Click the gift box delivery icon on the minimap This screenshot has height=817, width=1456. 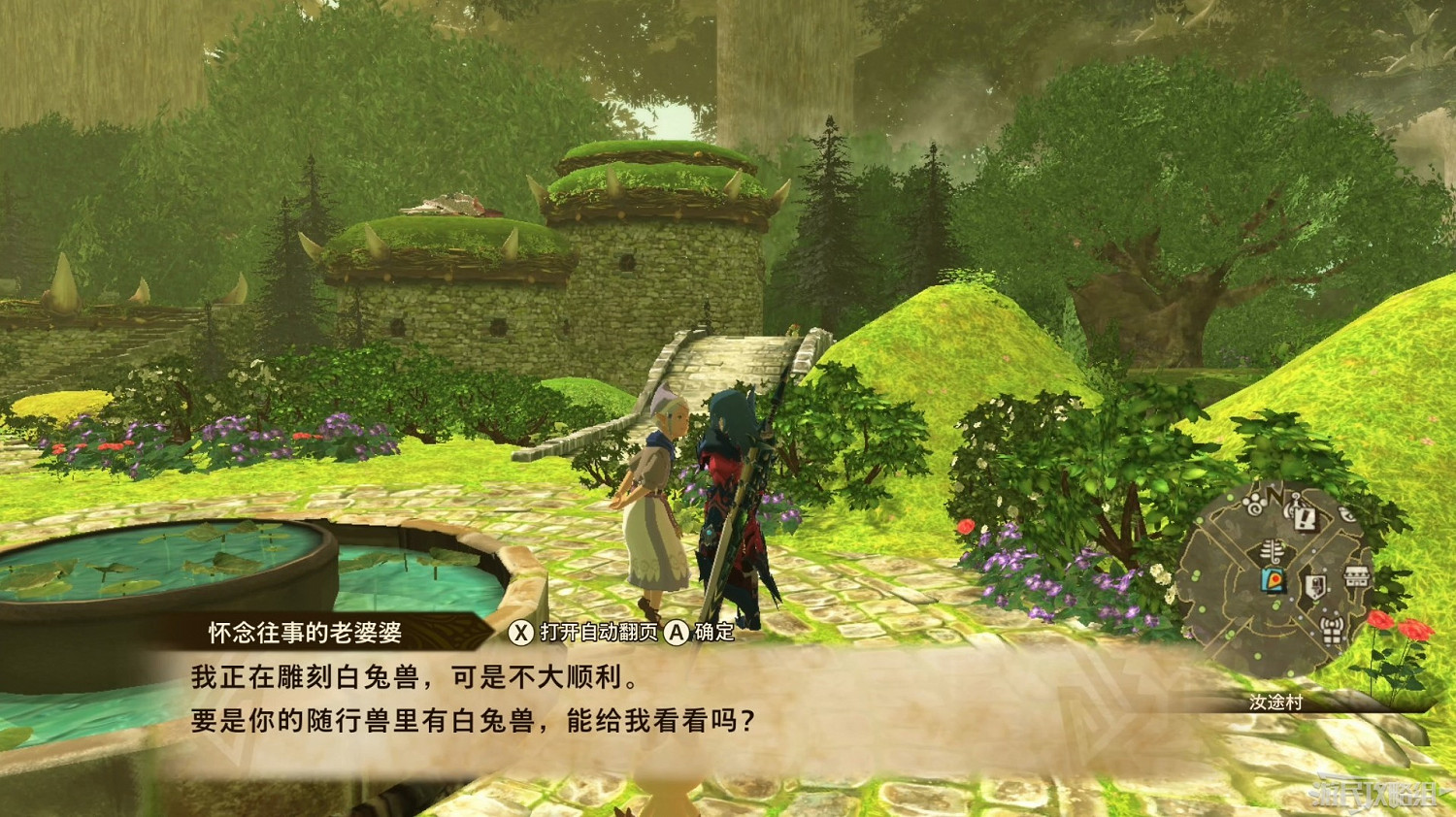[x=1331, y=632]
